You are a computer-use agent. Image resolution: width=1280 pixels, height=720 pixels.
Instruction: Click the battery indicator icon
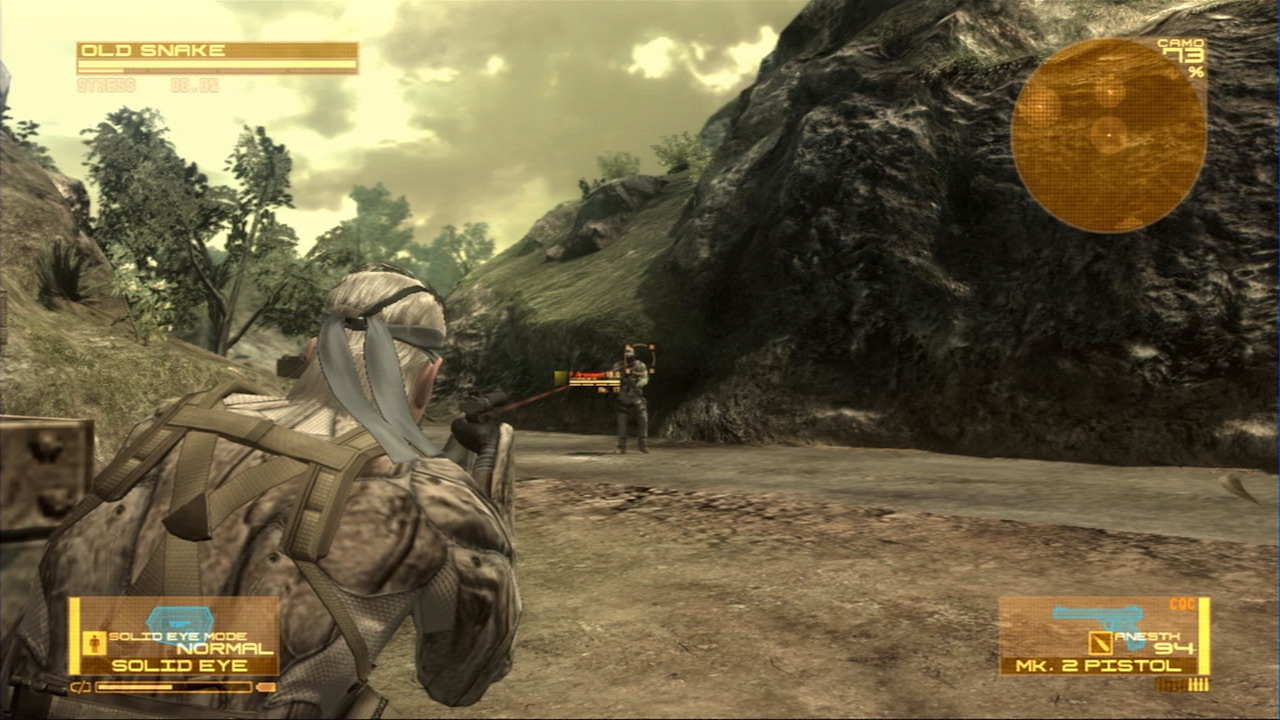click(x=80, y=687)
